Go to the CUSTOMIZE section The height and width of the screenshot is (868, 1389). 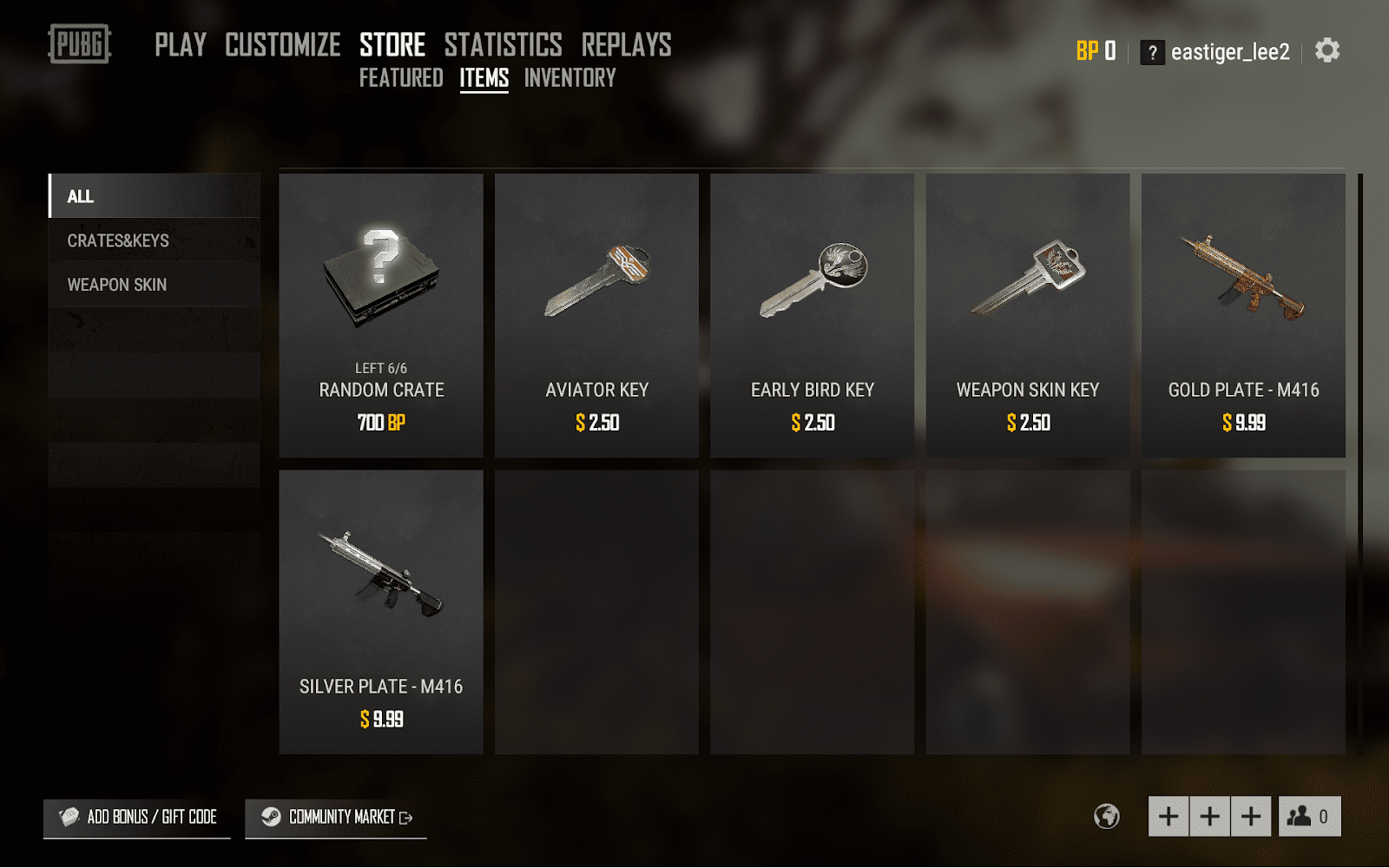(282, 45)
